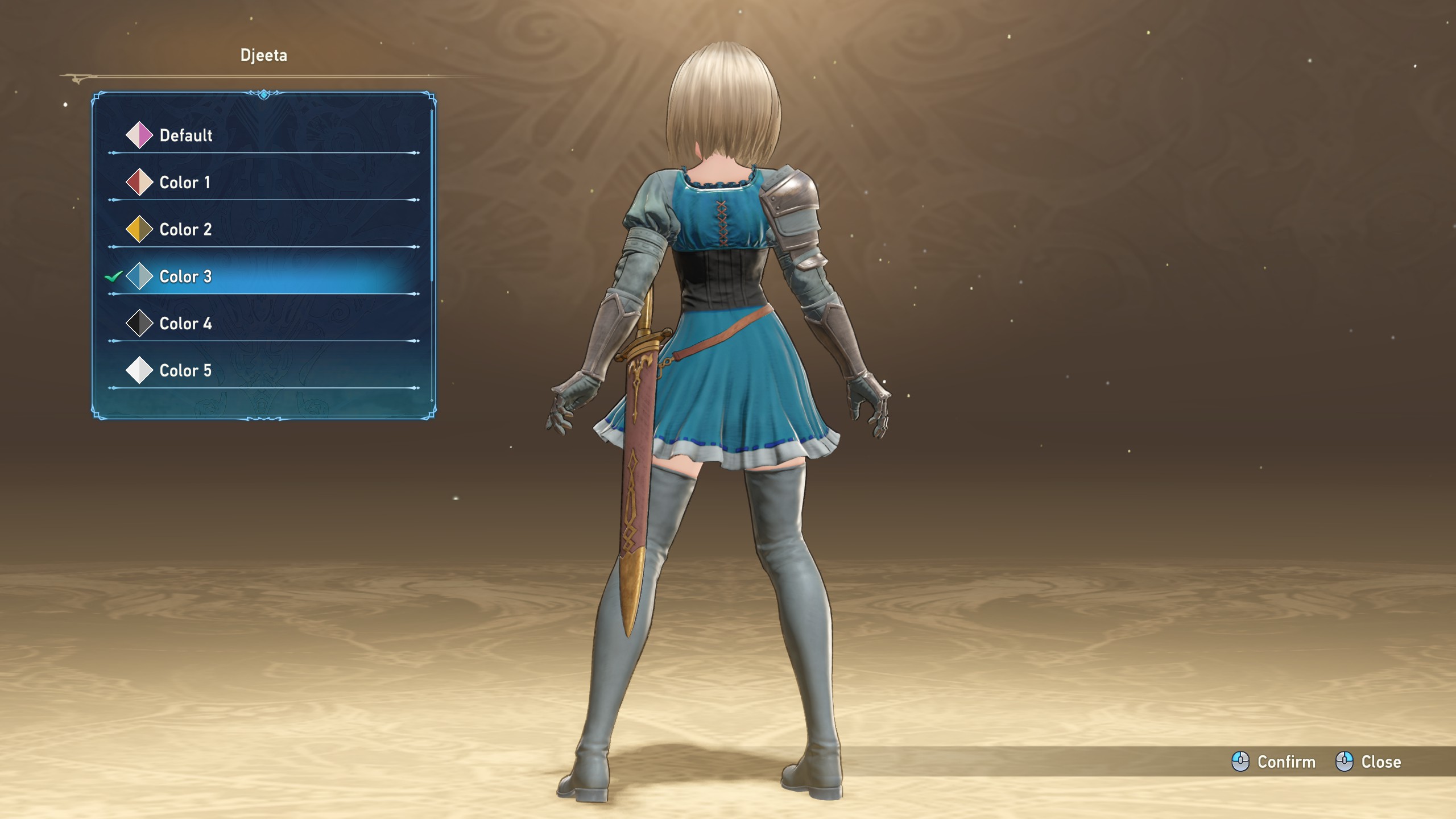Choose the Color 1 outfit
The height and width of the screenshot is (819, 1456).
coord(184,183)
